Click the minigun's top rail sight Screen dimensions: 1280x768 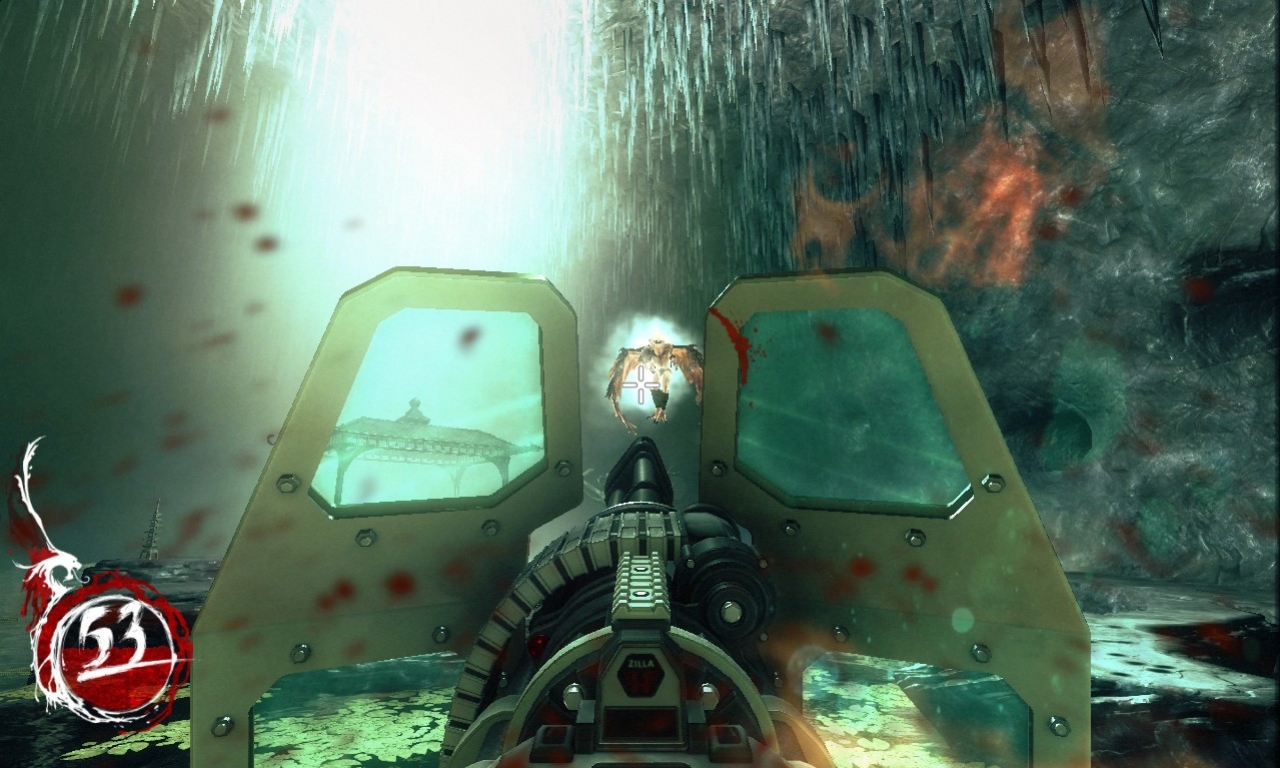click(640, 580)
